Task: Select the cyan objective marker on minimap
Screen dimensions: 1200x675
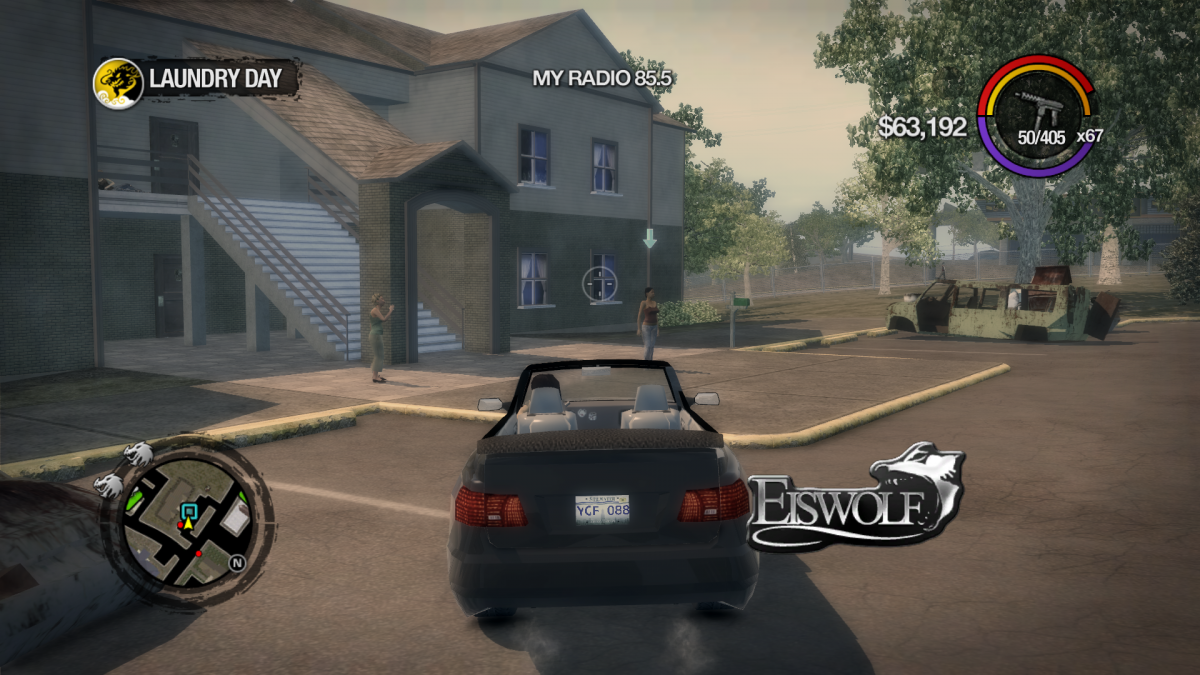Action: tap(187, 511)
